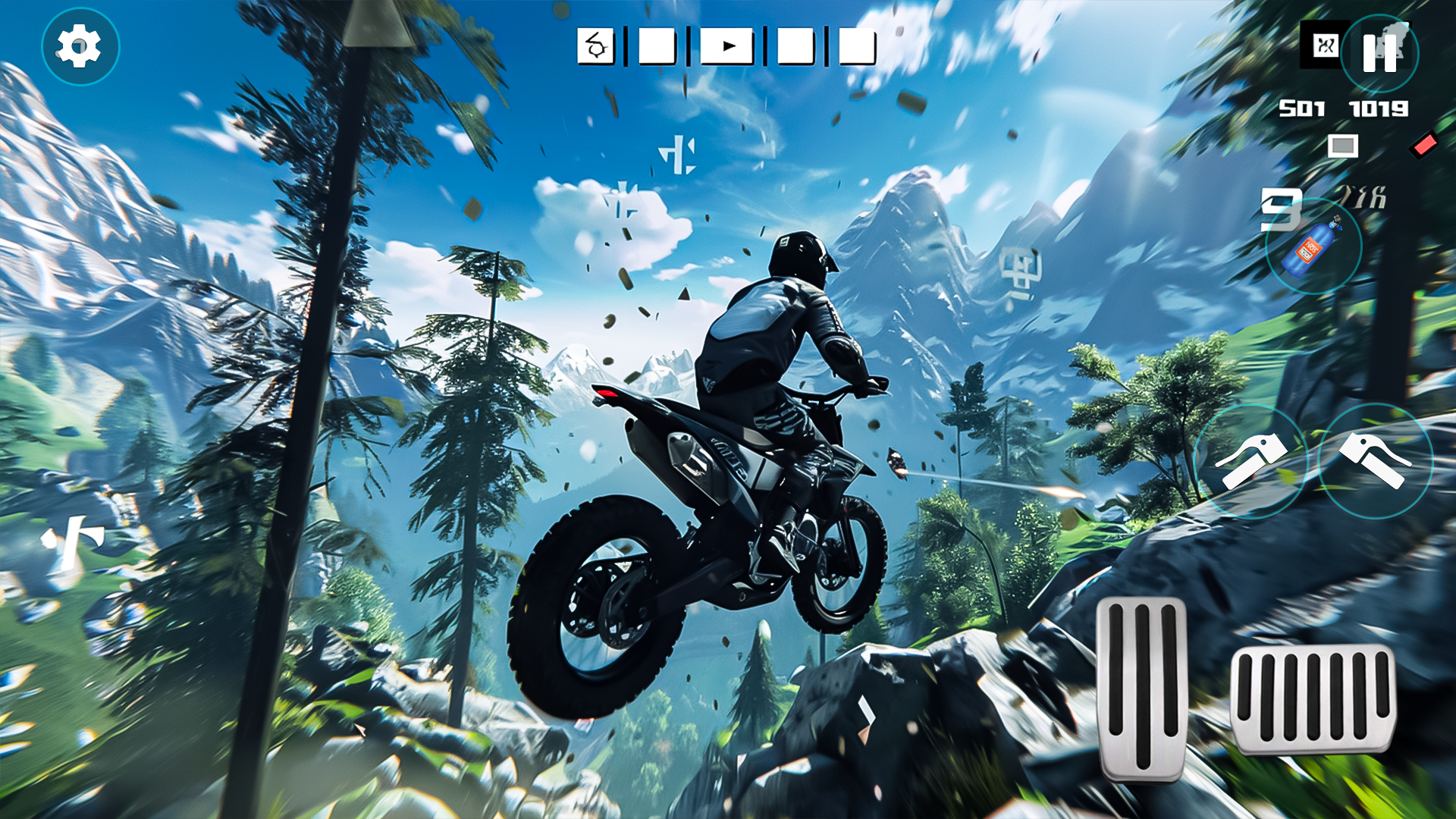Tap the second blank square in top toolbar
This screenshot has width=1456, height=819.
coord(657,45)
